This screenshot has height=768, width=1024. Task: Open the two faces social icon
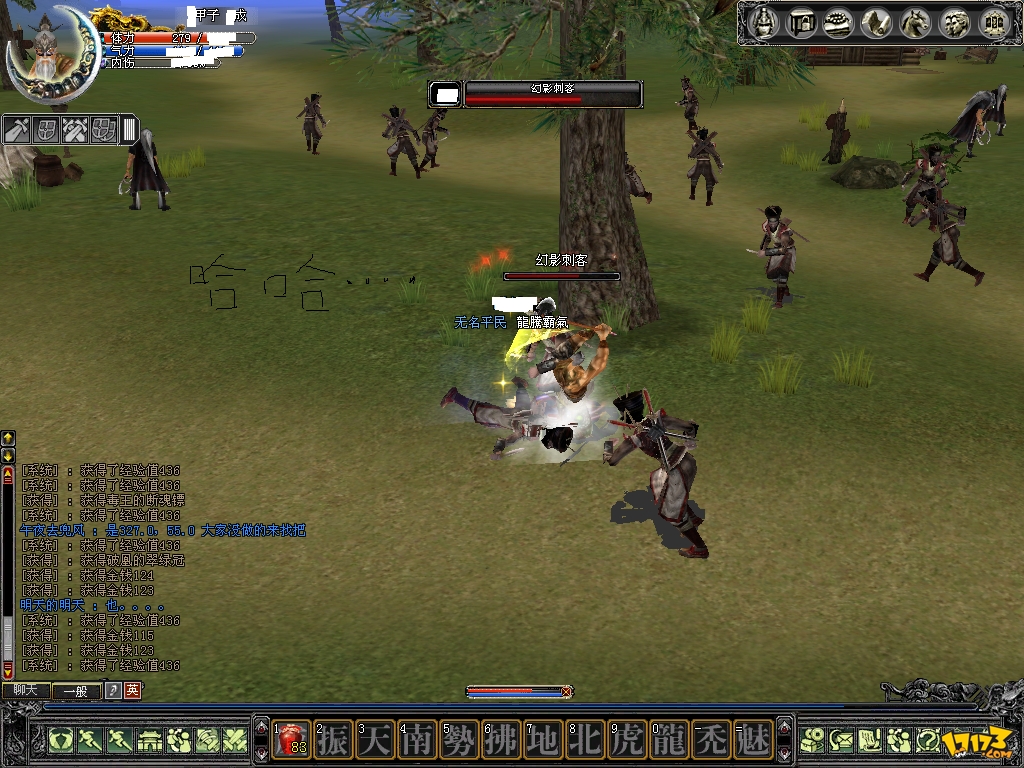tap(954, 22)
